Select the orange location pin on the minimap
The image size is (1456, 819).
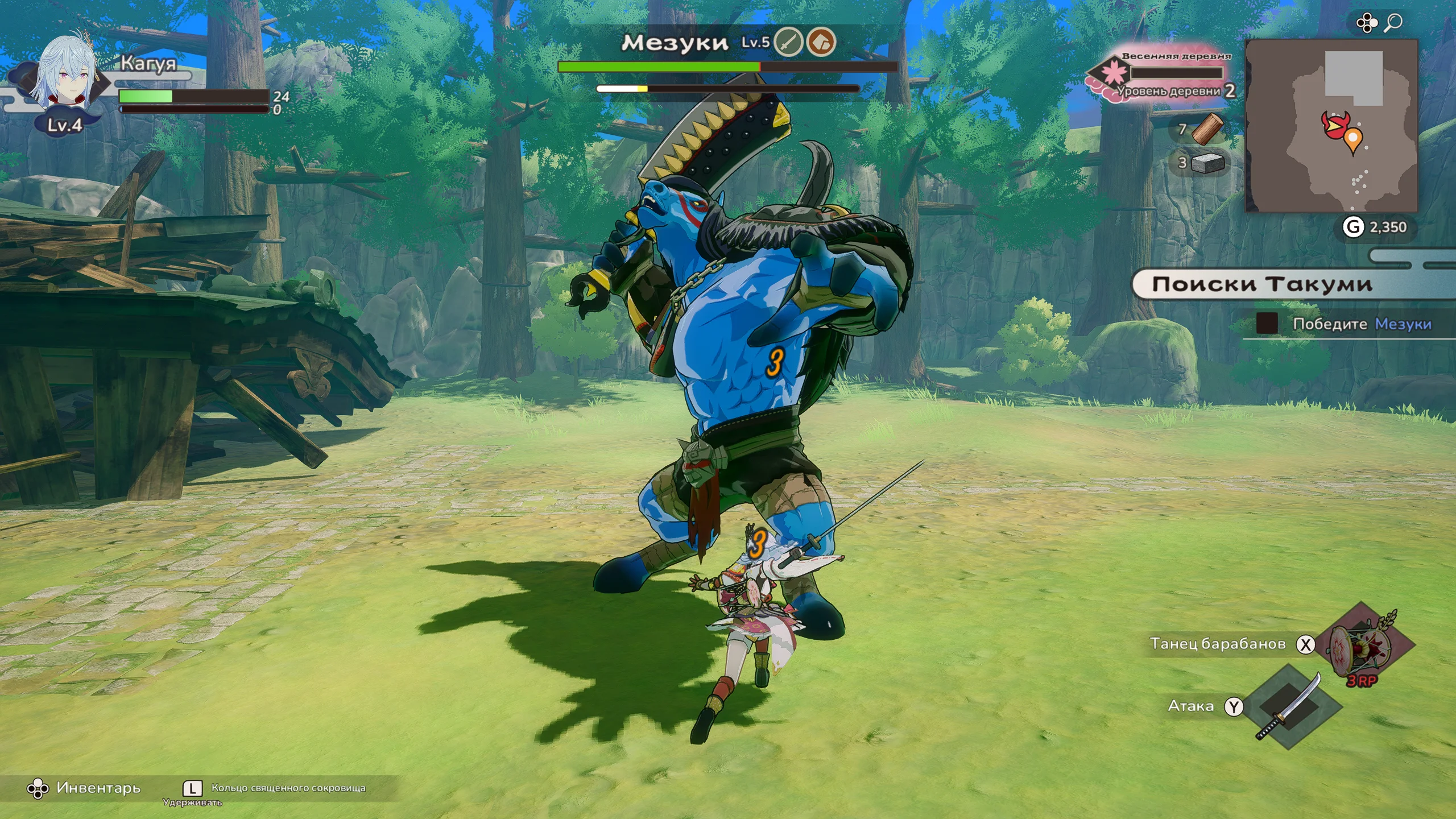click(x=1353, y=138)
